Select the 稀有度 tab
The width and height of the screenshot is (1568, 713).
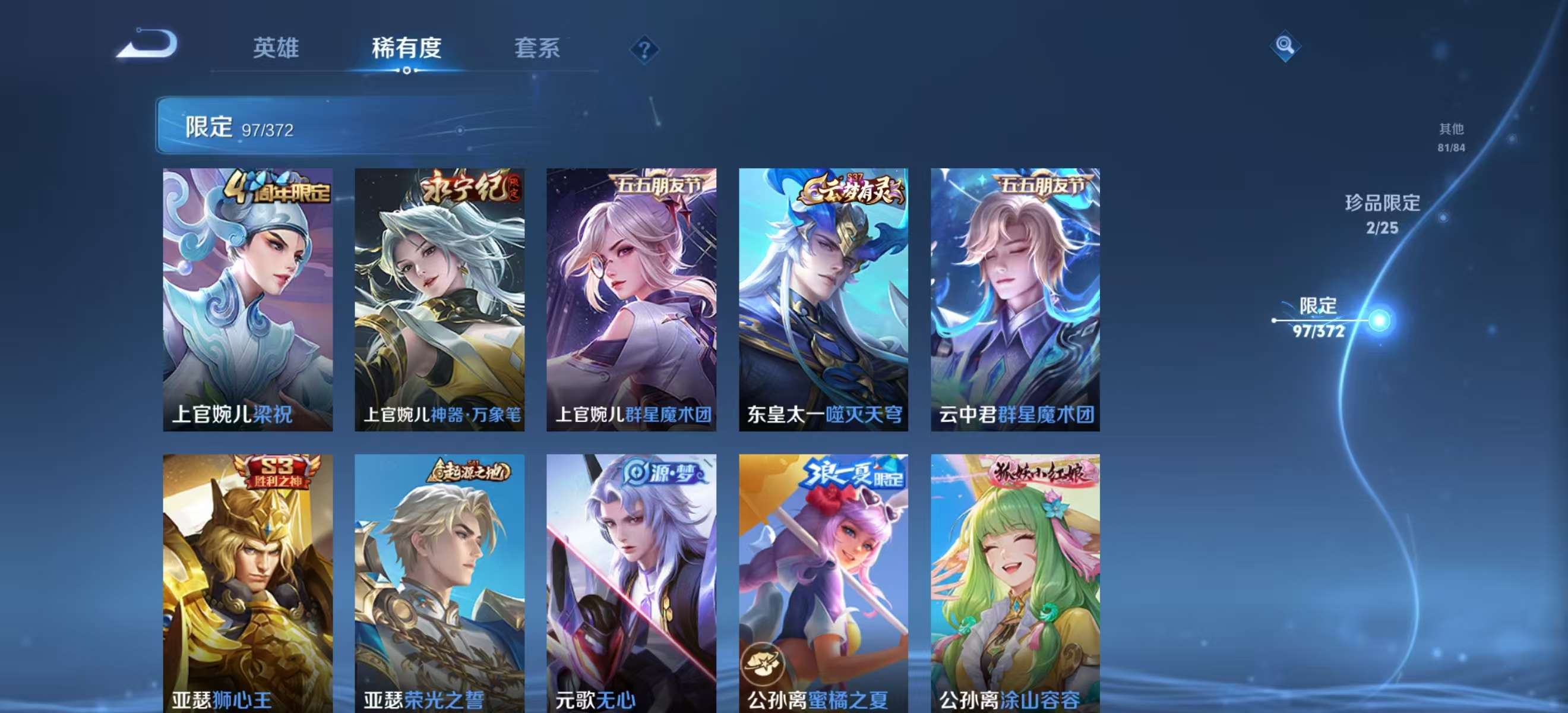coord(406,49)
